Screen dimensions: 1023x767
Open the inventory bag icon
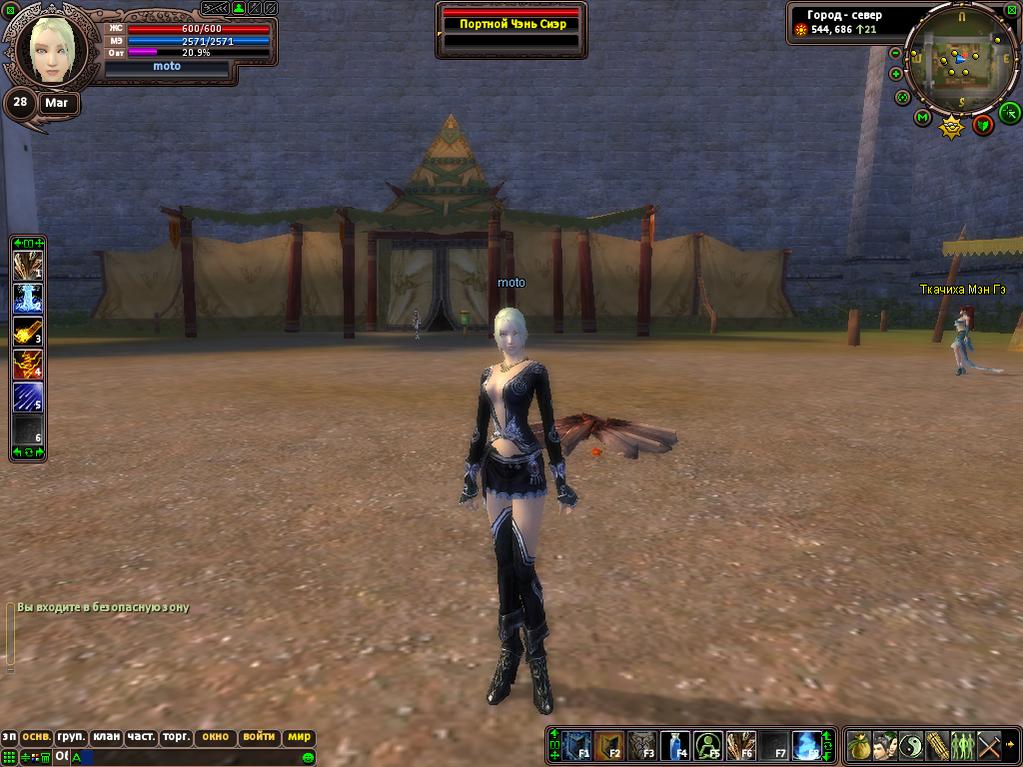pyautogui.click(x=858, y=746)
